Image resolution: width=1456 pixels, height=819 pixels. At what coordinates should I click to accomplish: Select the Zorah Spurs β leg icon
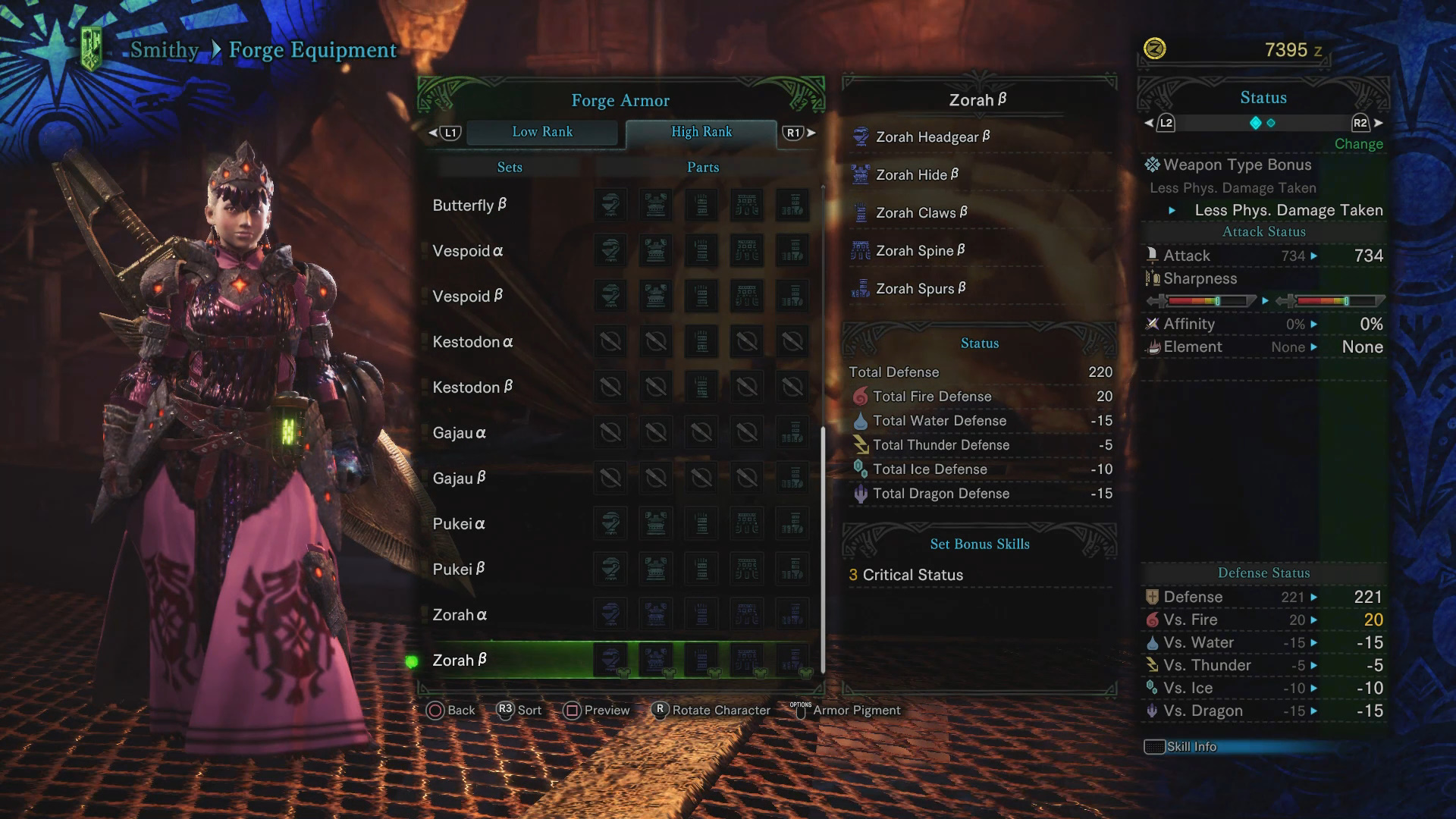coord(861,288)
